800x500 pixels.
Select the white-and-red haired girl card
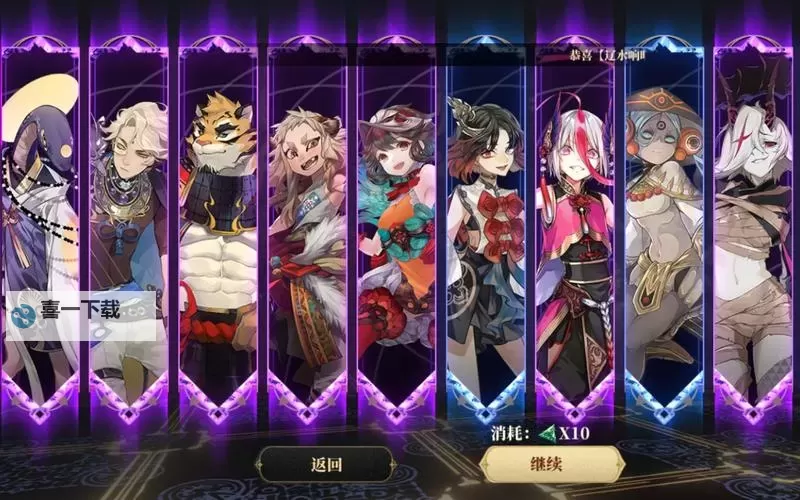[574, 230]
